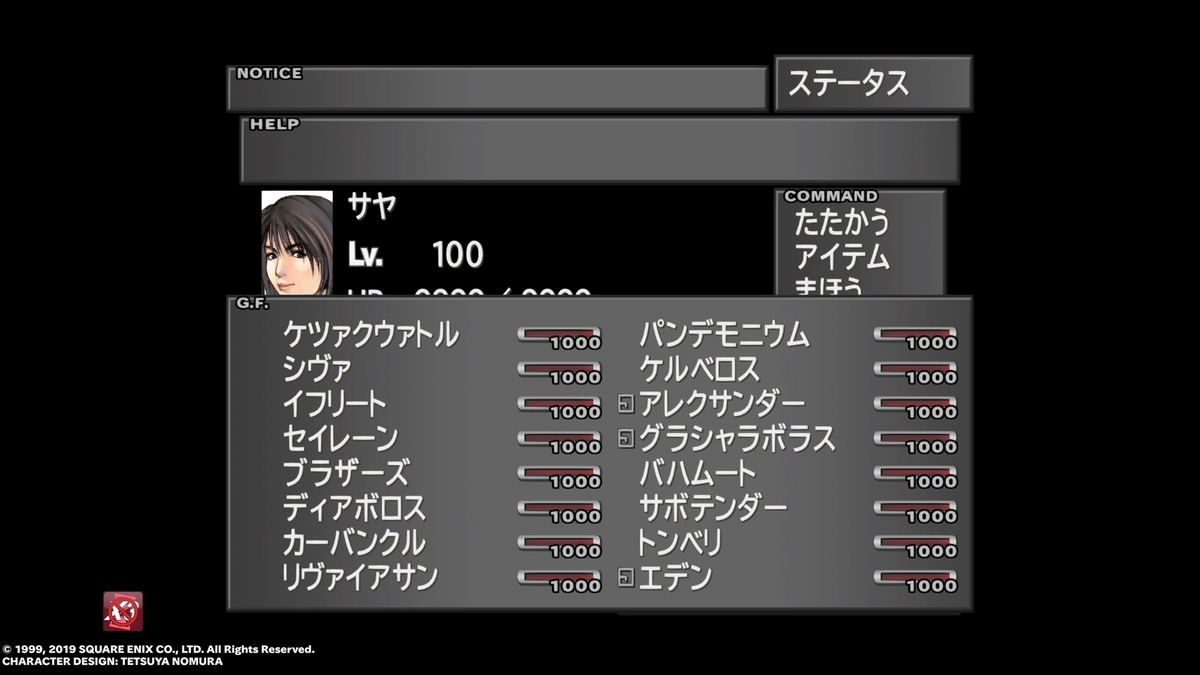Choose the ケルベロス G.F. entry
This screenshot has height=675, width=1200.
pos(699,370)
